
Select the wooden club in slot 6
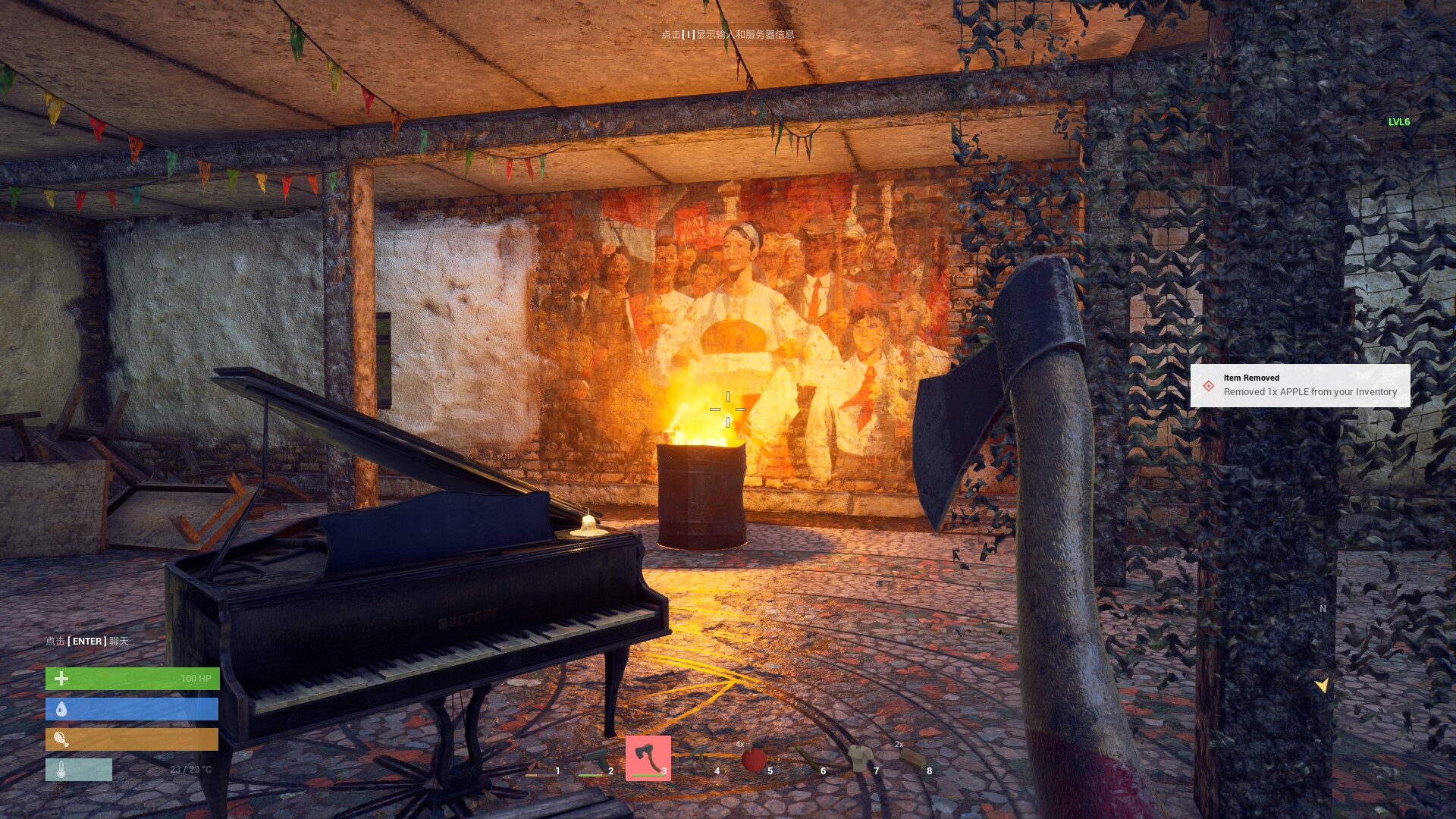point(809,758)
